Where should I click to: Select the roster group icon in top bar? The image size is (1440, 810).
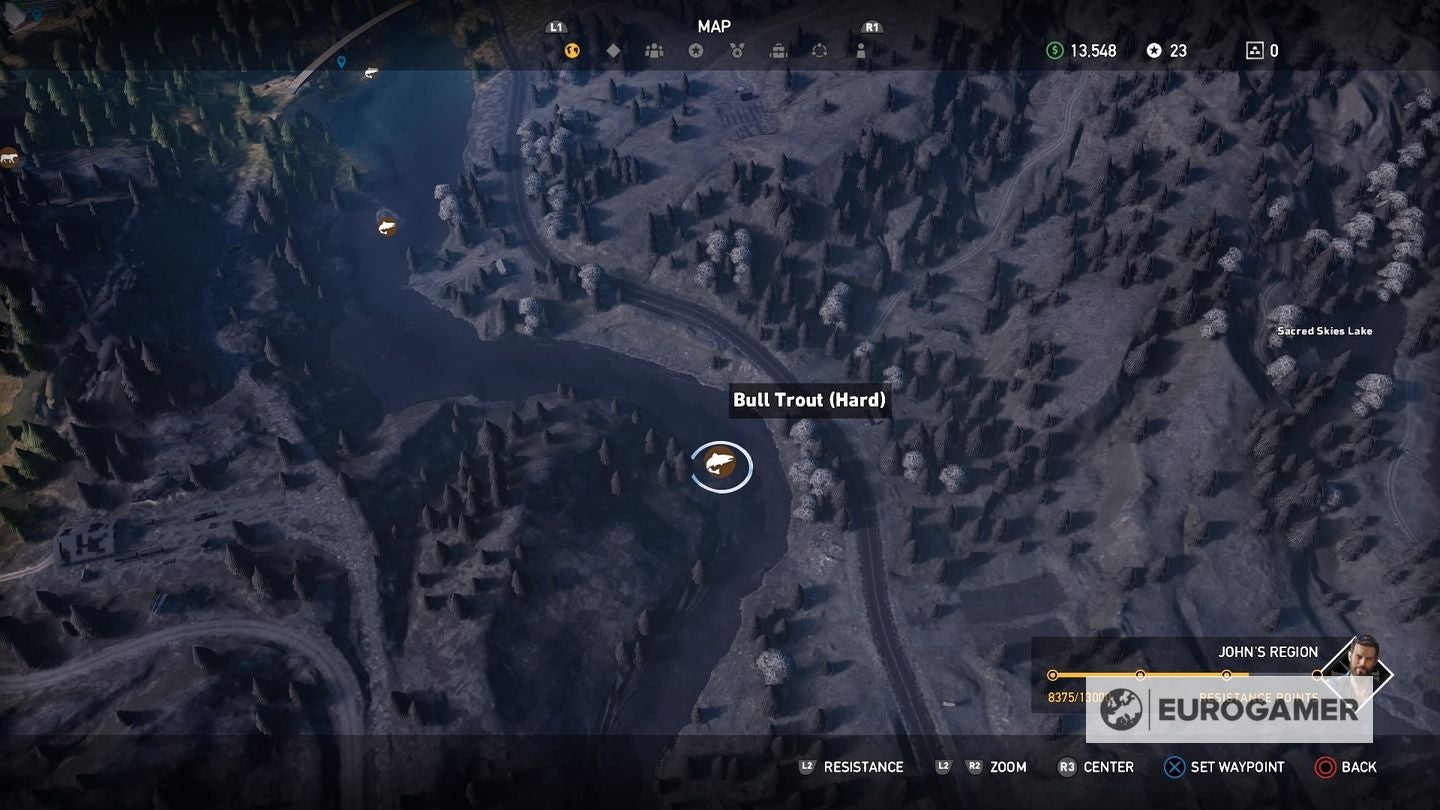(x=655, y=50)
